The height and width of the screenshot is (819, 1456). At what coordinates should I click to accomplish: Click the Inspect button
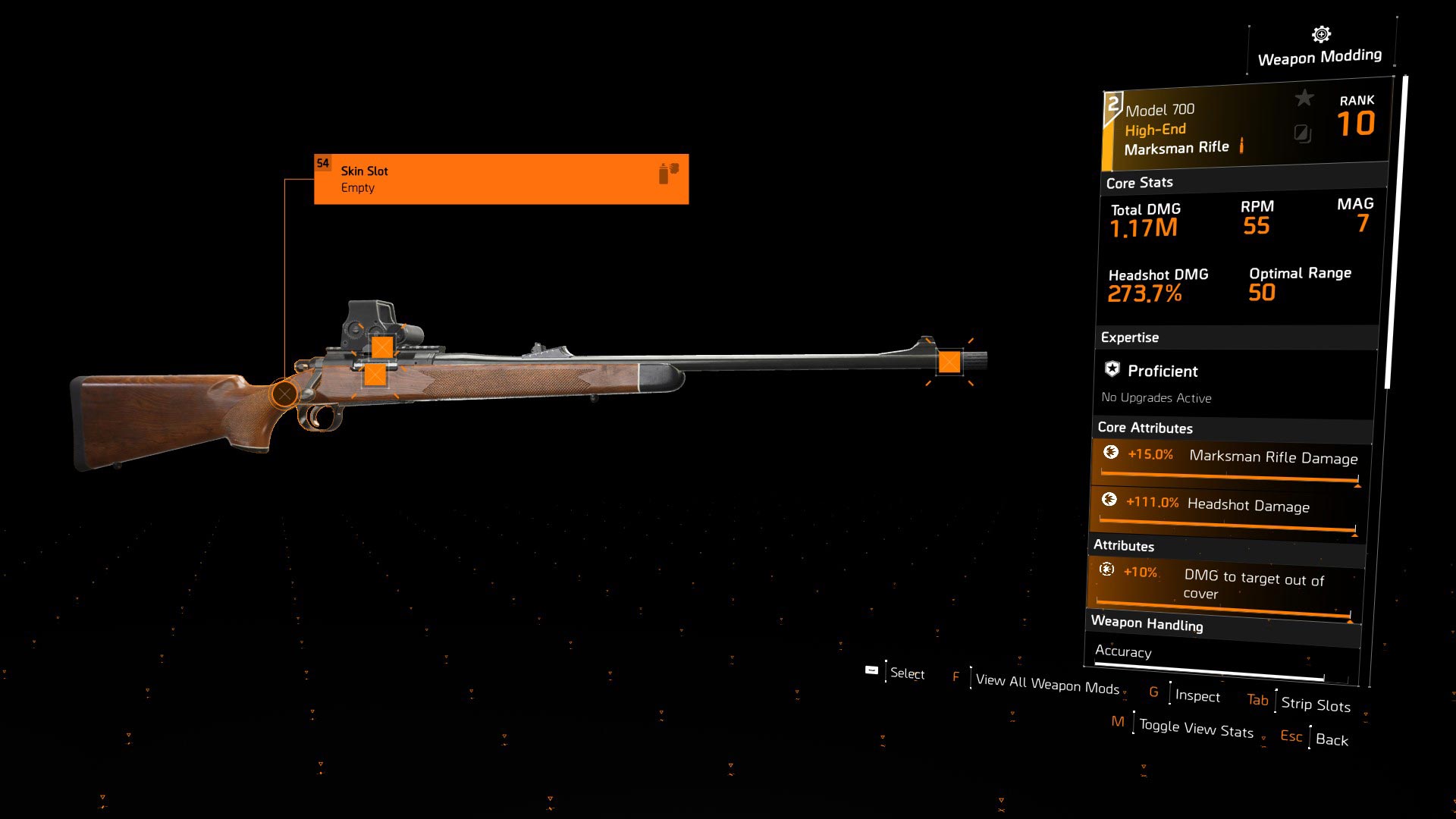point(1197,695)
